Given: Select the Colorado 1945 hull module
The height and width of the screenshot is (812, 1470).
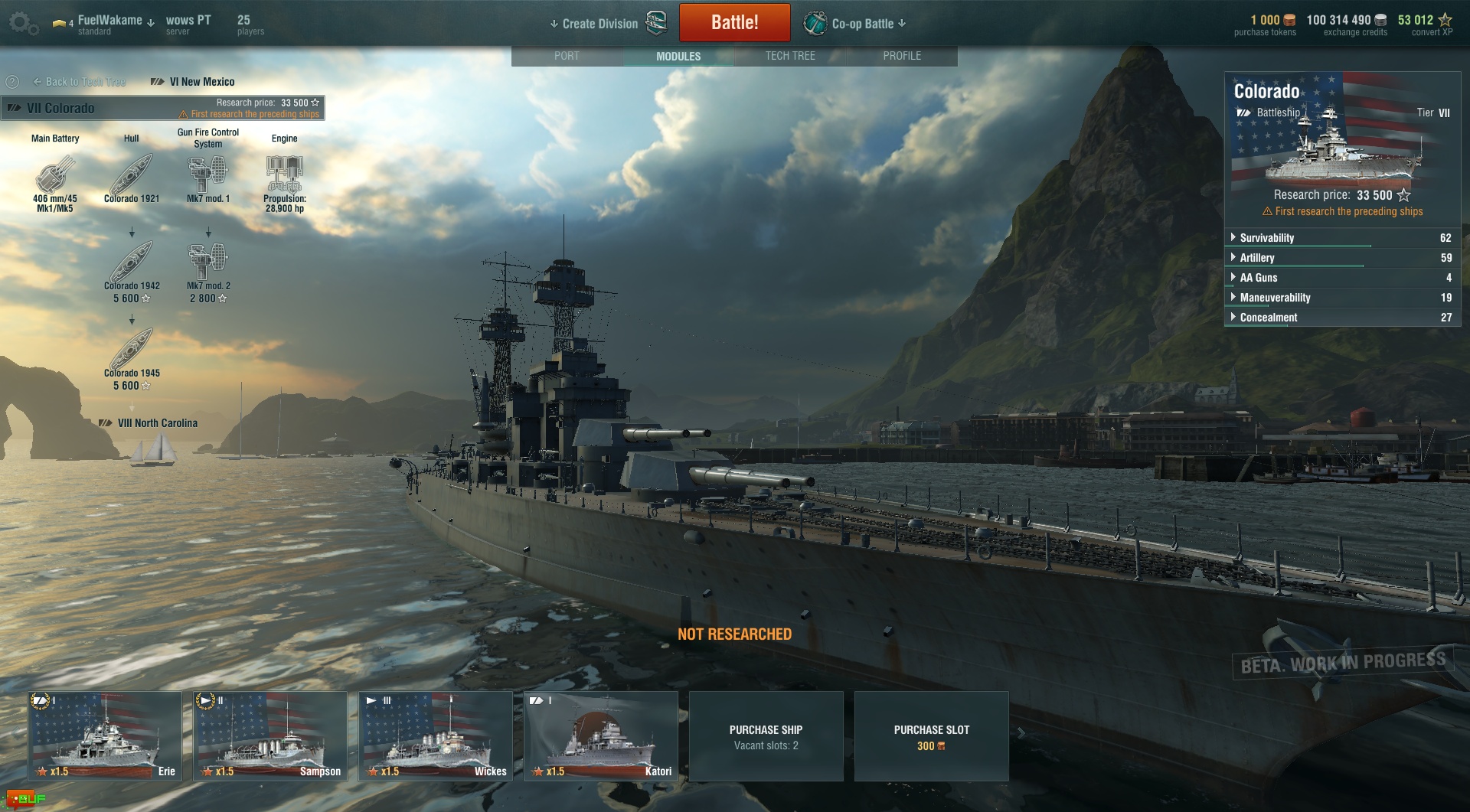Looking at the screenshot, I should (132, 351).
